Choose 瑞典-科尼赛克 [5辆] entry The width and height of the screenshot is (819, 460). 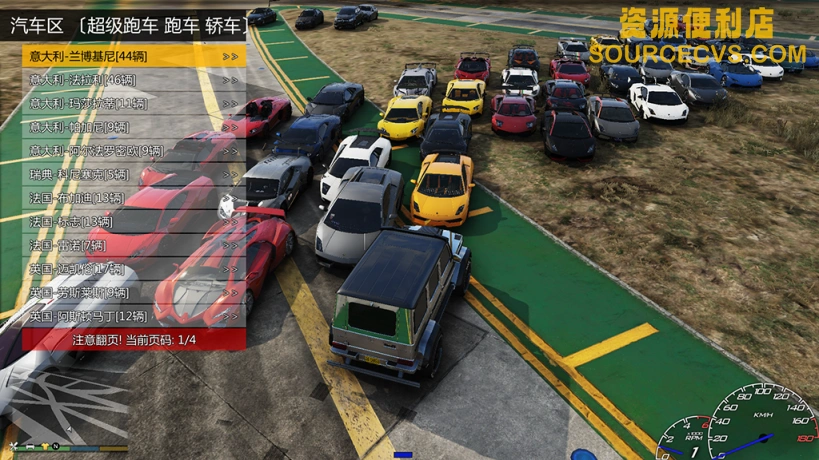(x=133, y=174)
